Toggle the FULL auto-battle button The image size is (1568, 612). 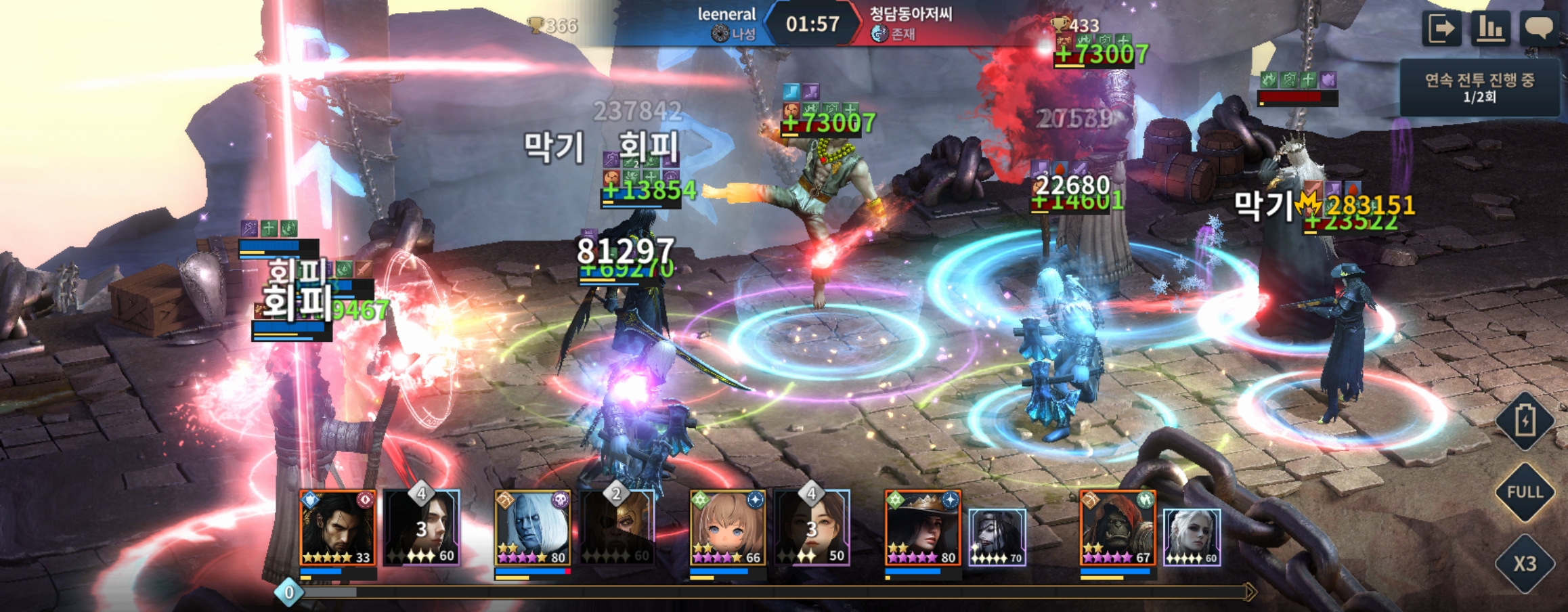1525,492
